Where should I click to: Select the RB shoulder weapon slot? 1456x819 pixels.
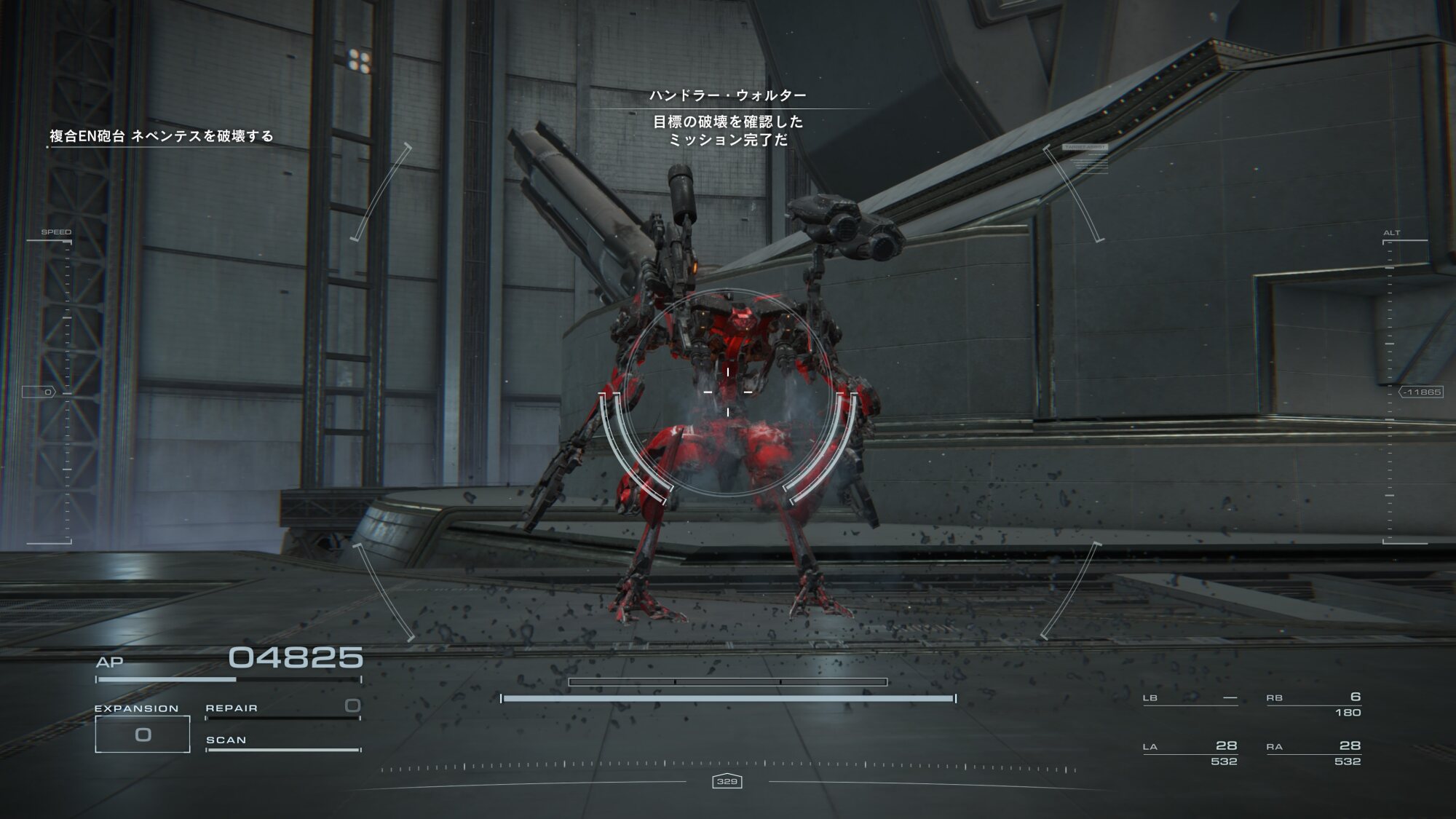(1313, 703)
